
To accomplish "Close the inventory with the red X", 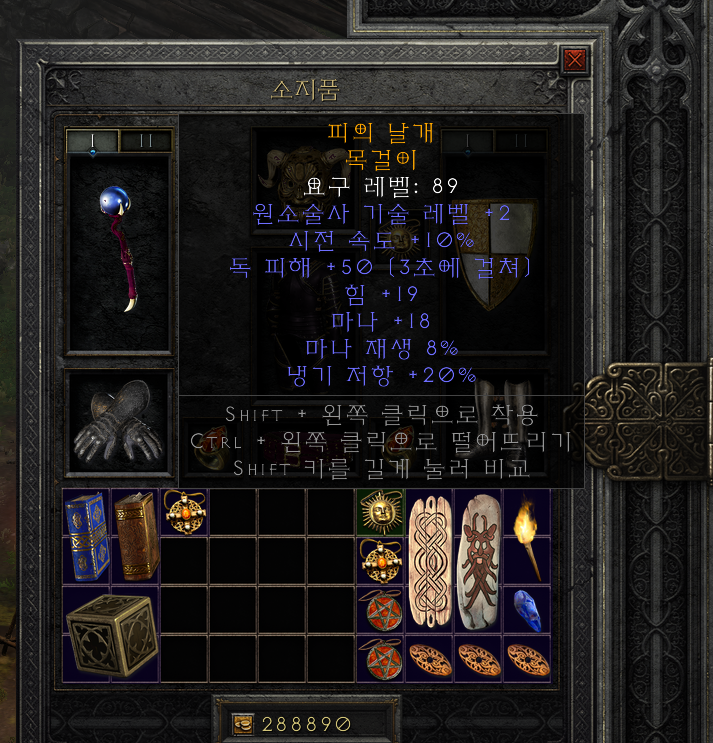I will click(x=575, y=60).
